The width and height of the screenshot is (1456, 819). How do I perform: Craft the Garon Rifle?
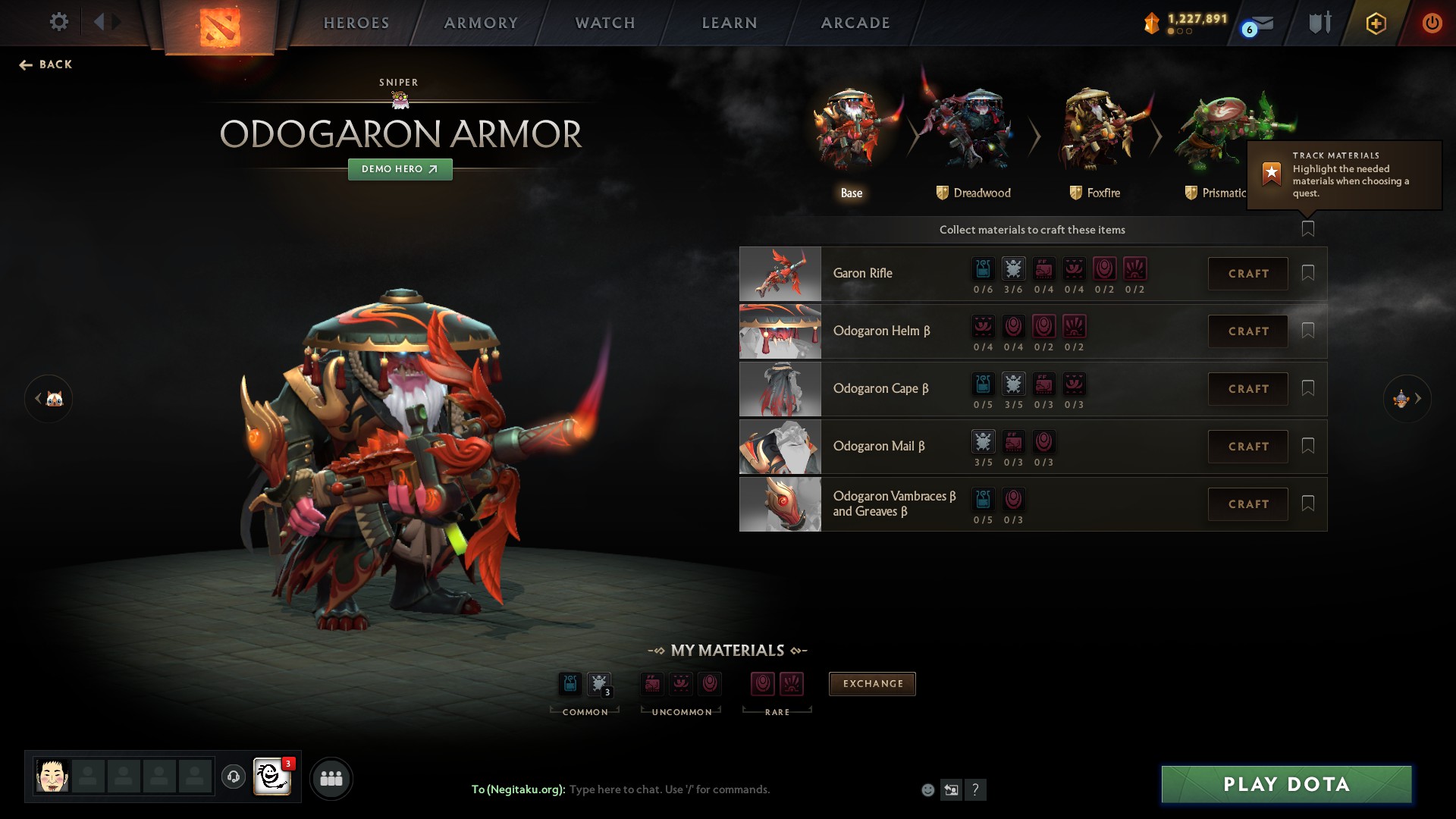pyautogui.click(x=1247, y=274)
